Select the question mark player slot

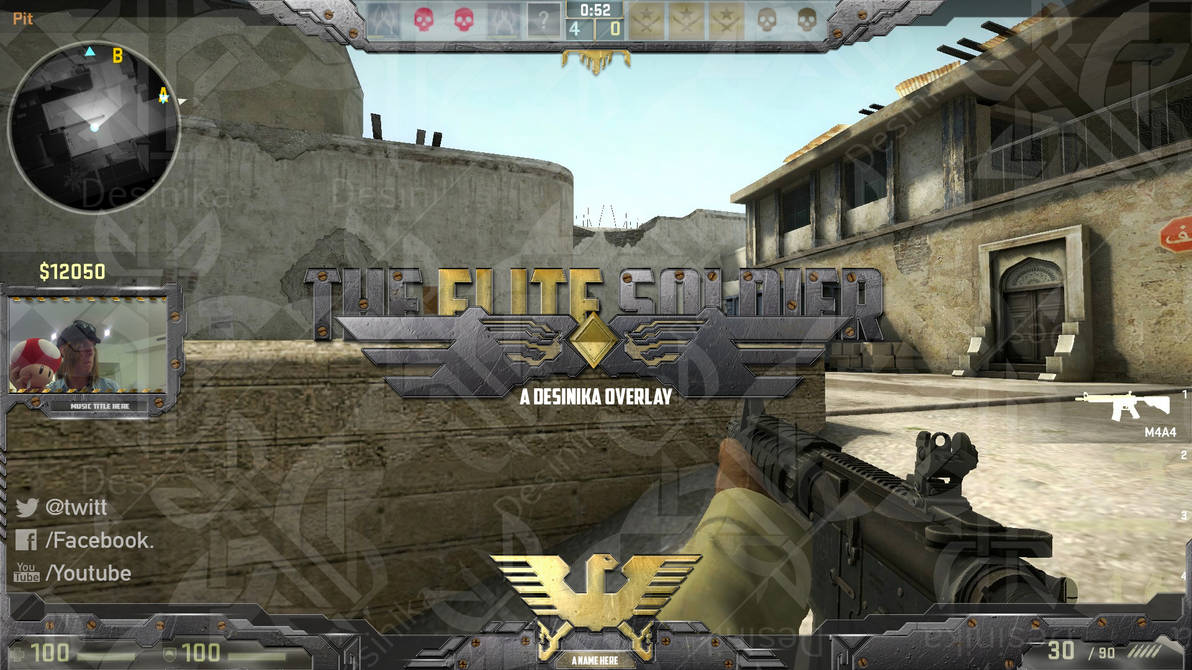click(543, 19)
